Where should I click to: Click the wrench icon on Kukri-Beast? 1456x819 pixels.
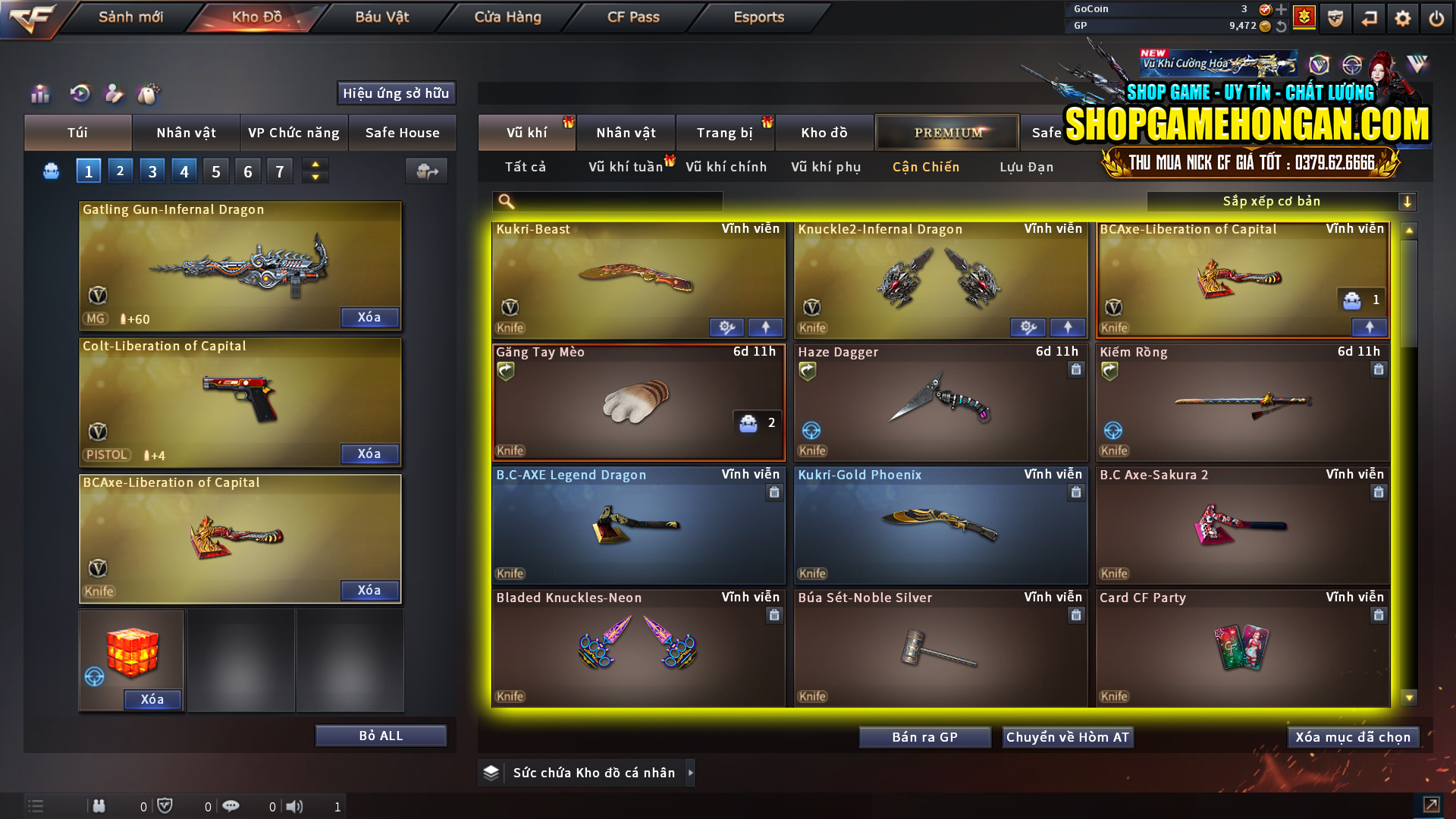point(726,327)
